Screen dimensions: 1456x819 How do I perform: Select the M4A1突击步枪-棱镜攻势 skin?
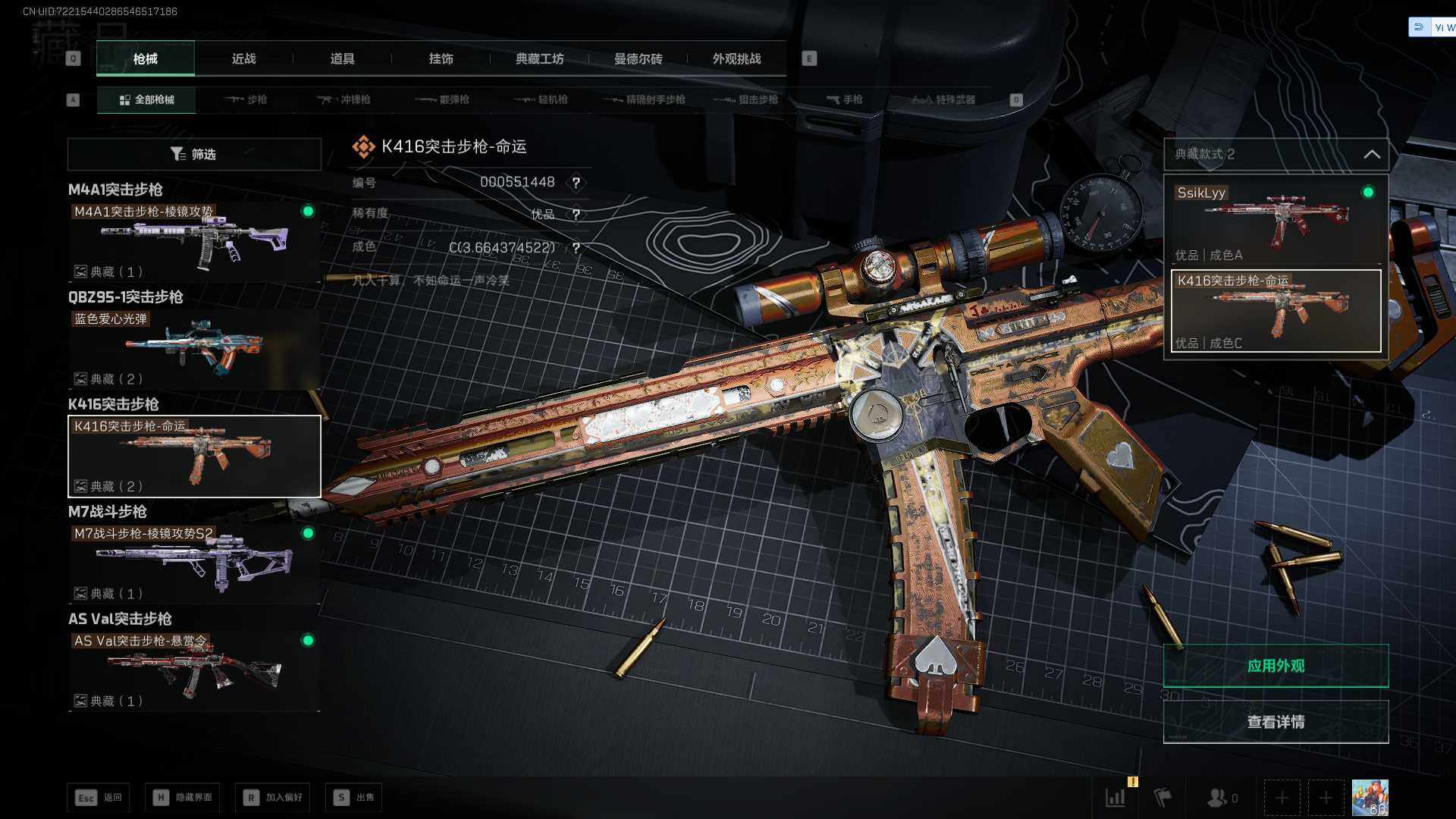pyautogui.click(x=194, y=241)
